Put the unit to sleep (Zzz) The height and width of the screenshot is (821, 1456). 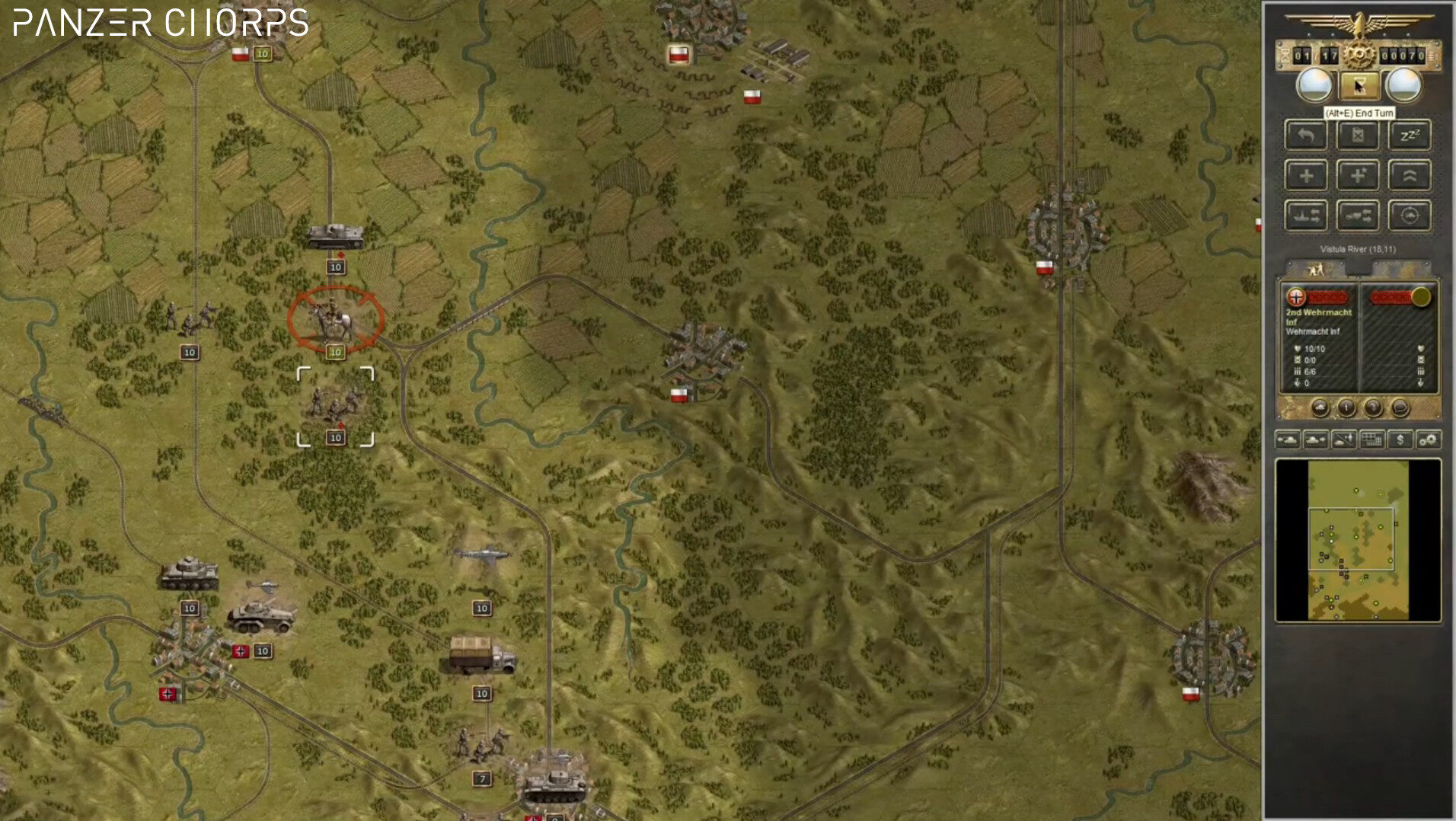tap(1409, 136)
